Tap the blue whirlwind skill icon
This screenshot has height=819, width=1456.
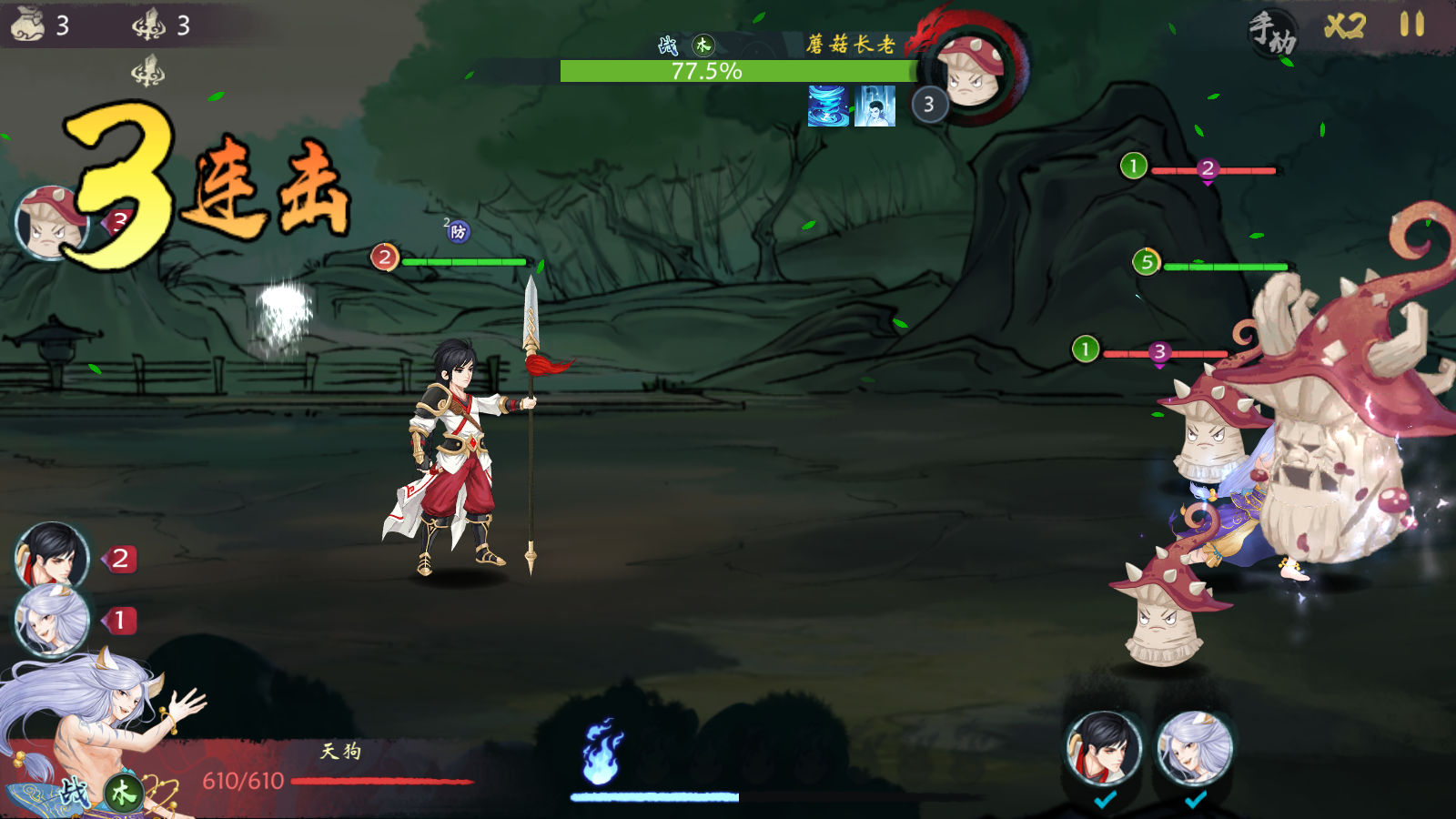coord(828,106)
